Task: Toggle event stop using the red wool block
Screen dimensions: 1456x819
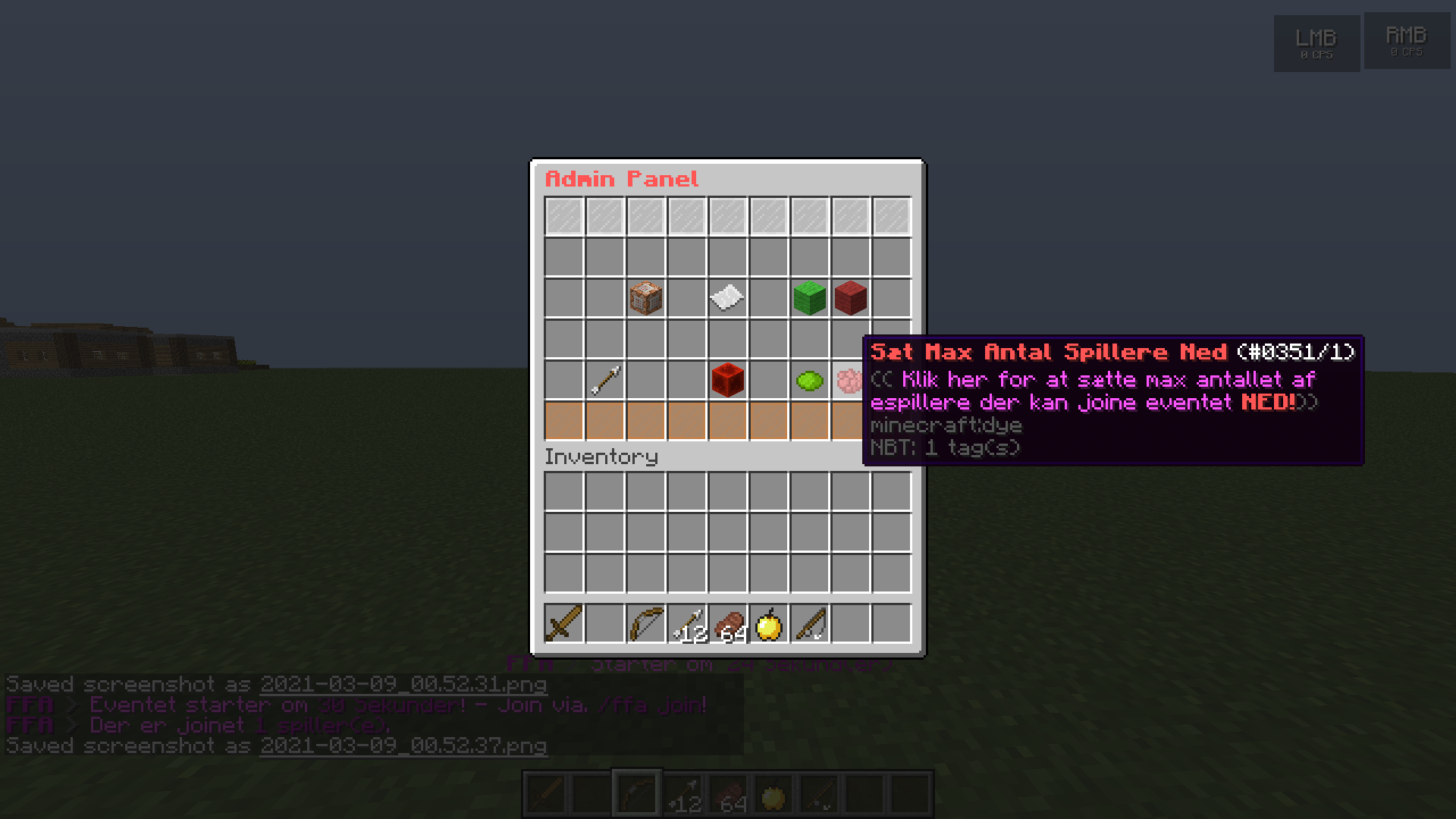Action: 850,298
